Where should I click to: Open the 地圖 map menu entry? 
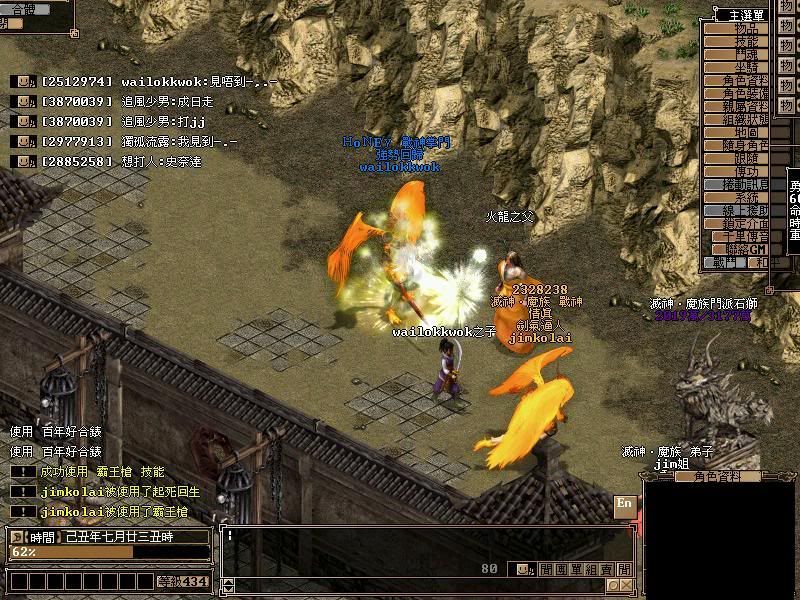pos(745,132)
